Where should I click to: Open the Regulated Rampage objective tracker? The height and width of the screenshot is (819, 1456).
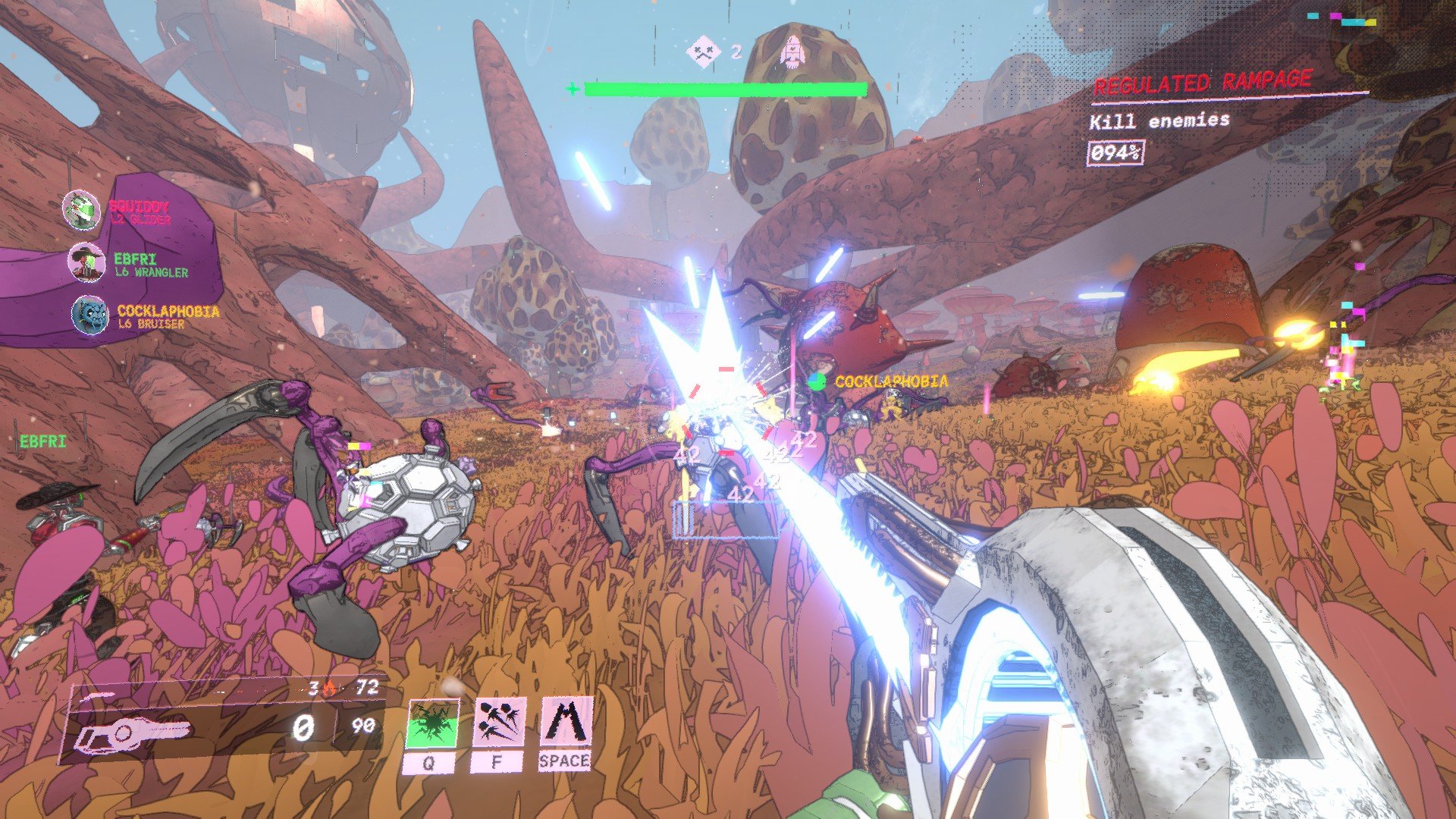tap(1202, 83)
